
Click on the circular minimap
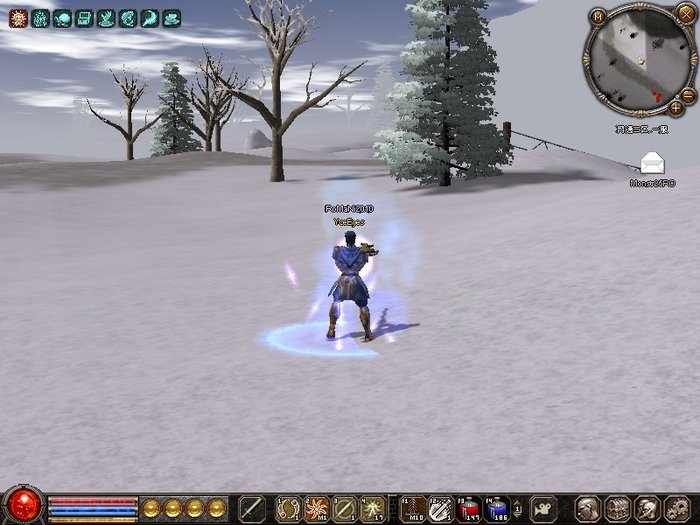click(637, 60)
